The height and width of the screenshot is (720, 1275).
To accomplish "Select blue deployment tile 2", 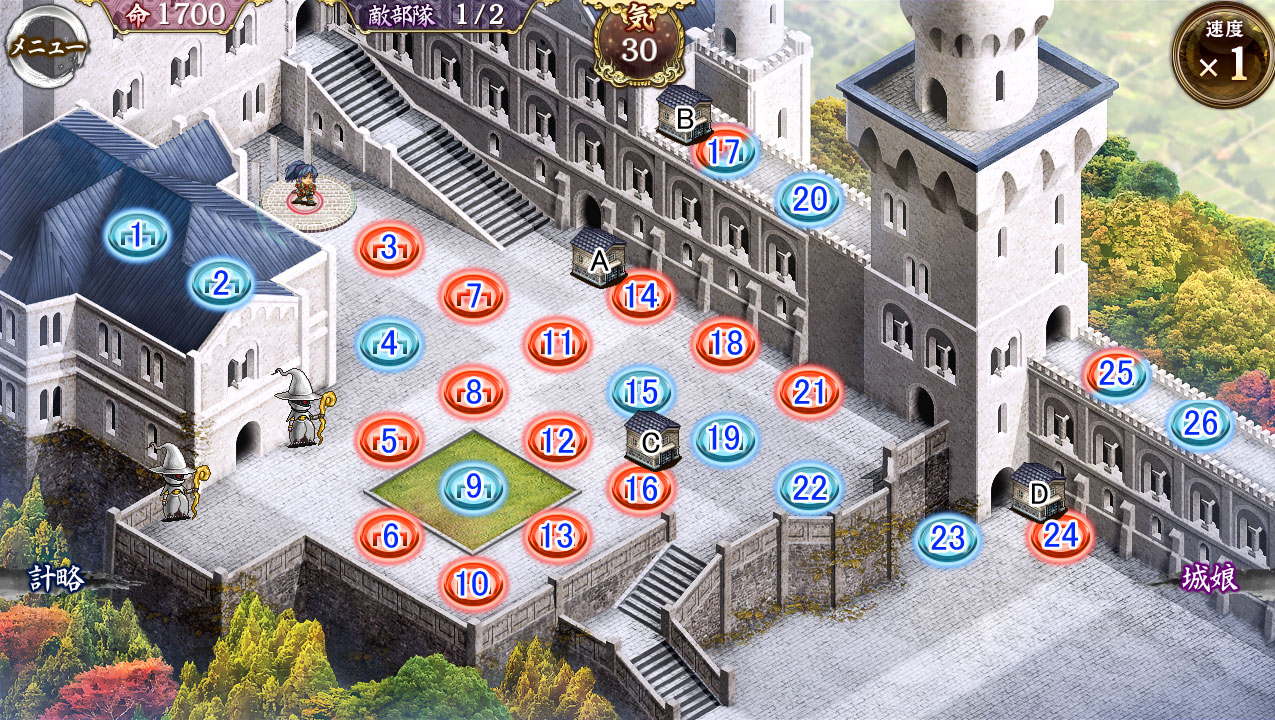I will [222, 284].
